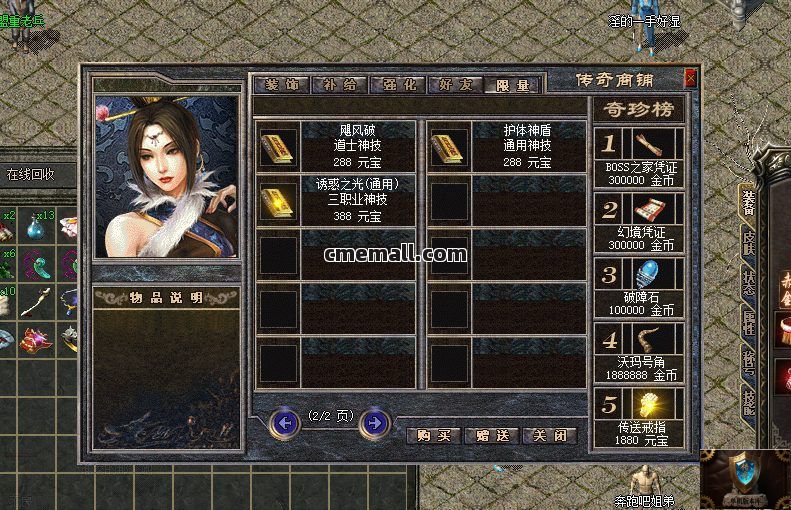Go to the next shop page
The width and height of the screenshot is (791, 510).
374,423
